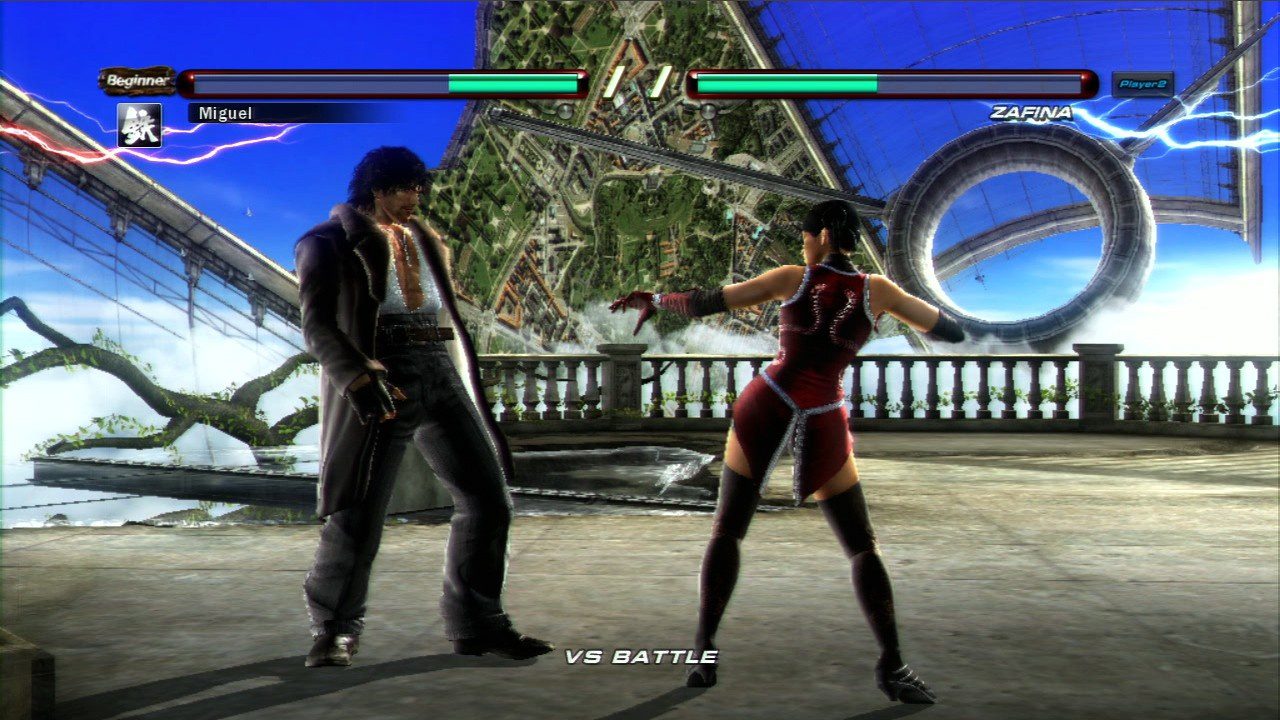
Task: Expand Miguel's health bar details
Action: pyautogui.click(x=385, y=82)
